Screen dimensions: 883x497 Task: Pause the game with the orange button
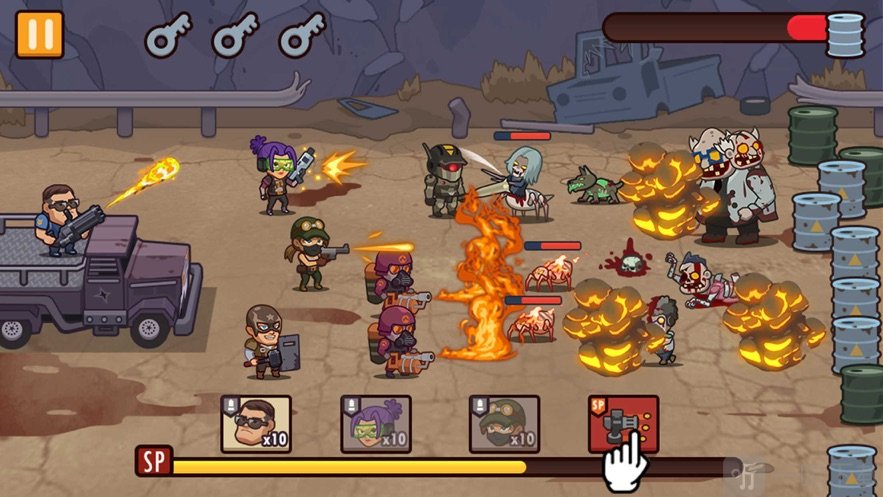point(39,34)
